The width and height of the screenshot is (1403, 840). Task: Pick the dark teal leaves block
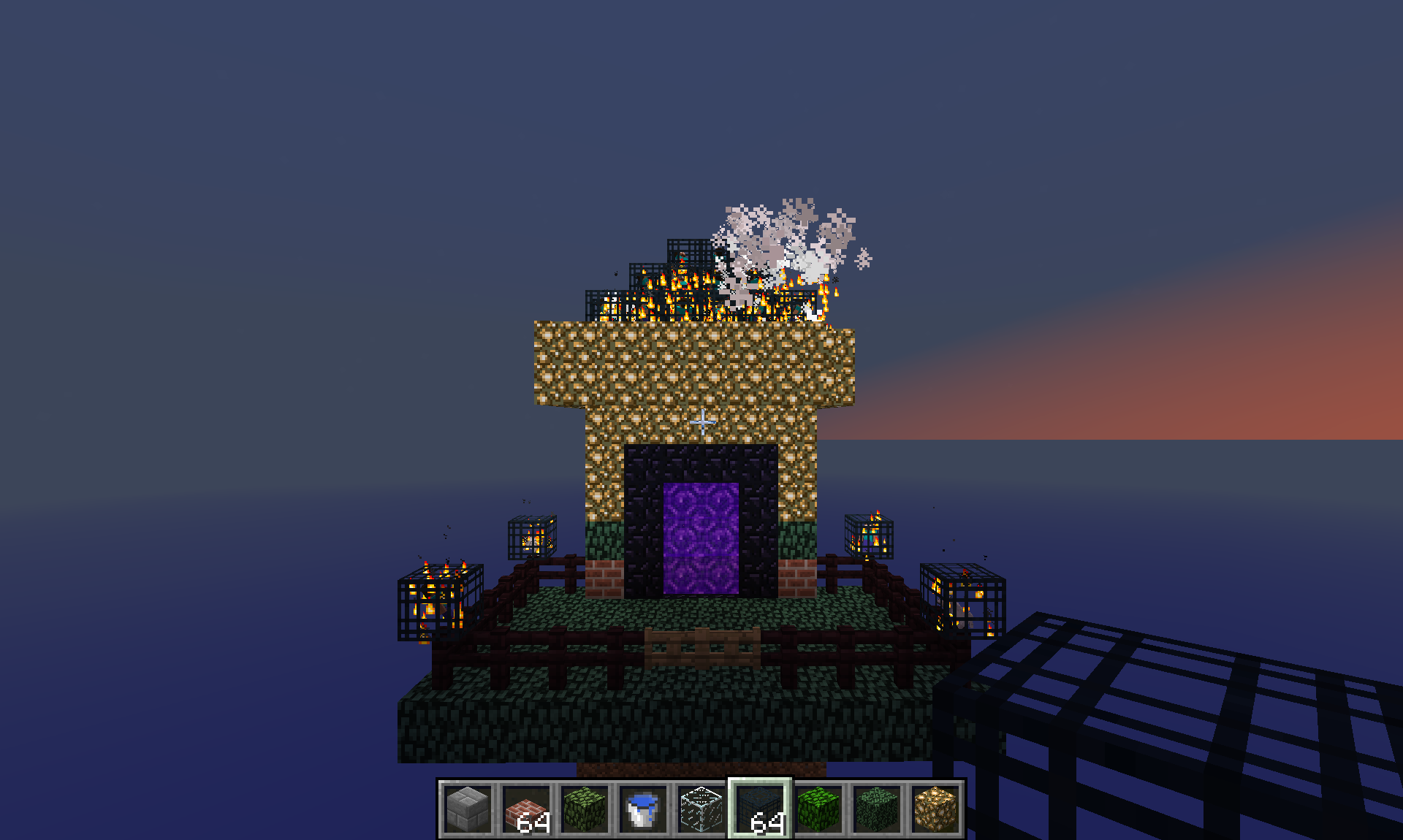pyautogui.click(x=877, y=809)
